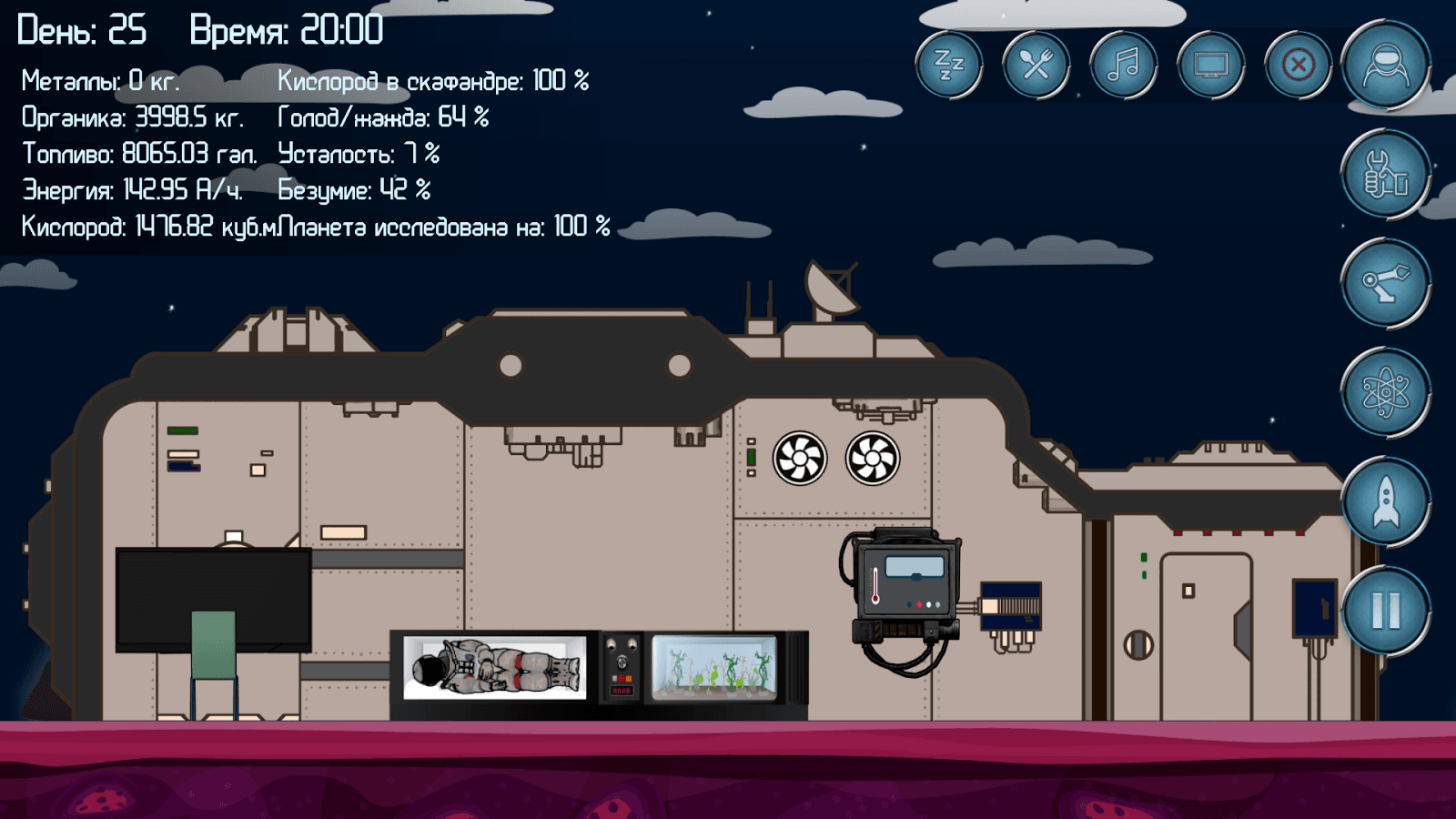Click the rocket launch button
1456x819 pixels.
tap(1385, 501)
